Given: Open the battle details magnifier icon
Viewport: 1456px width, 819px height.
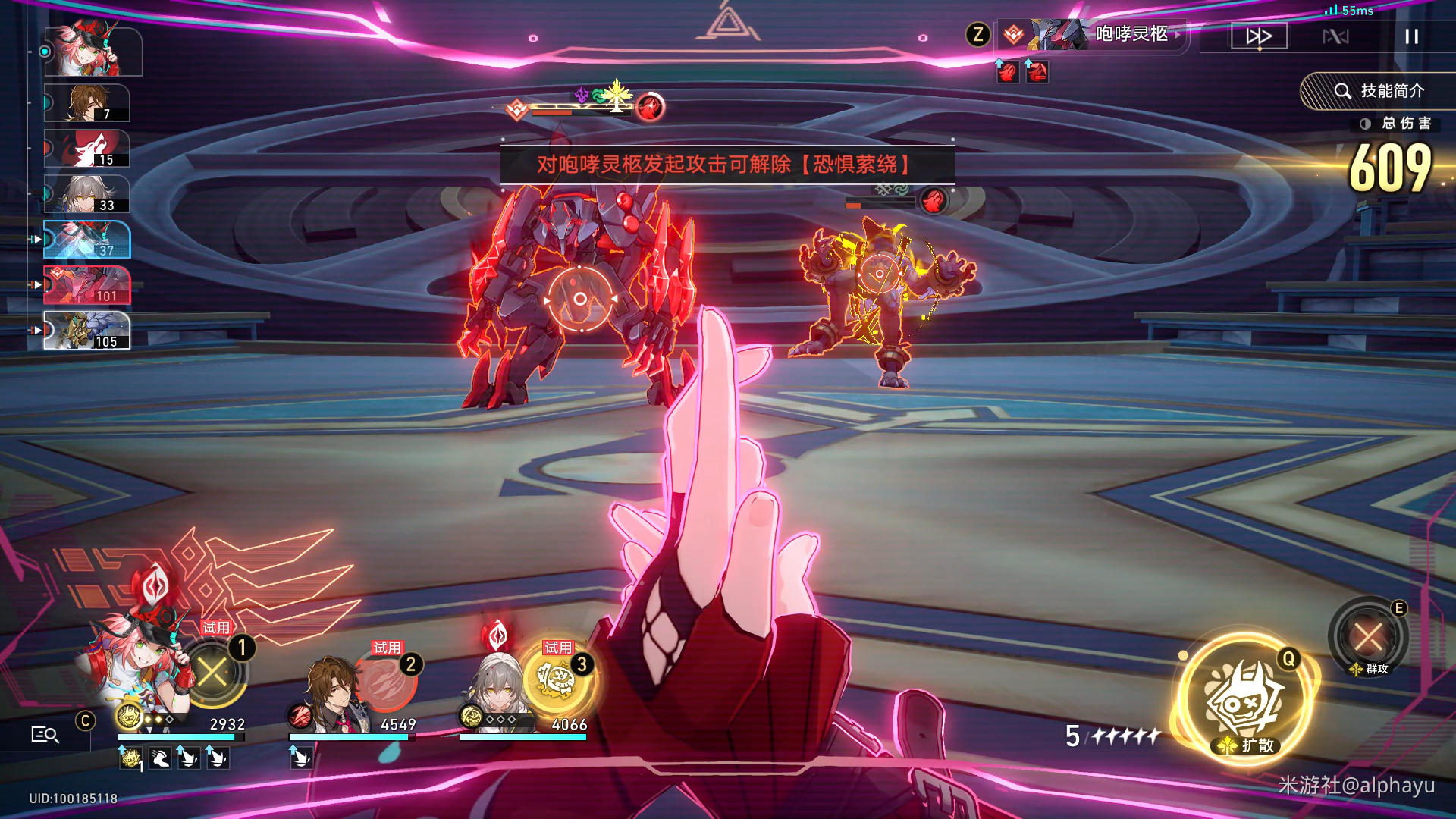Looking at the screenshot, I should coord(45,734).
